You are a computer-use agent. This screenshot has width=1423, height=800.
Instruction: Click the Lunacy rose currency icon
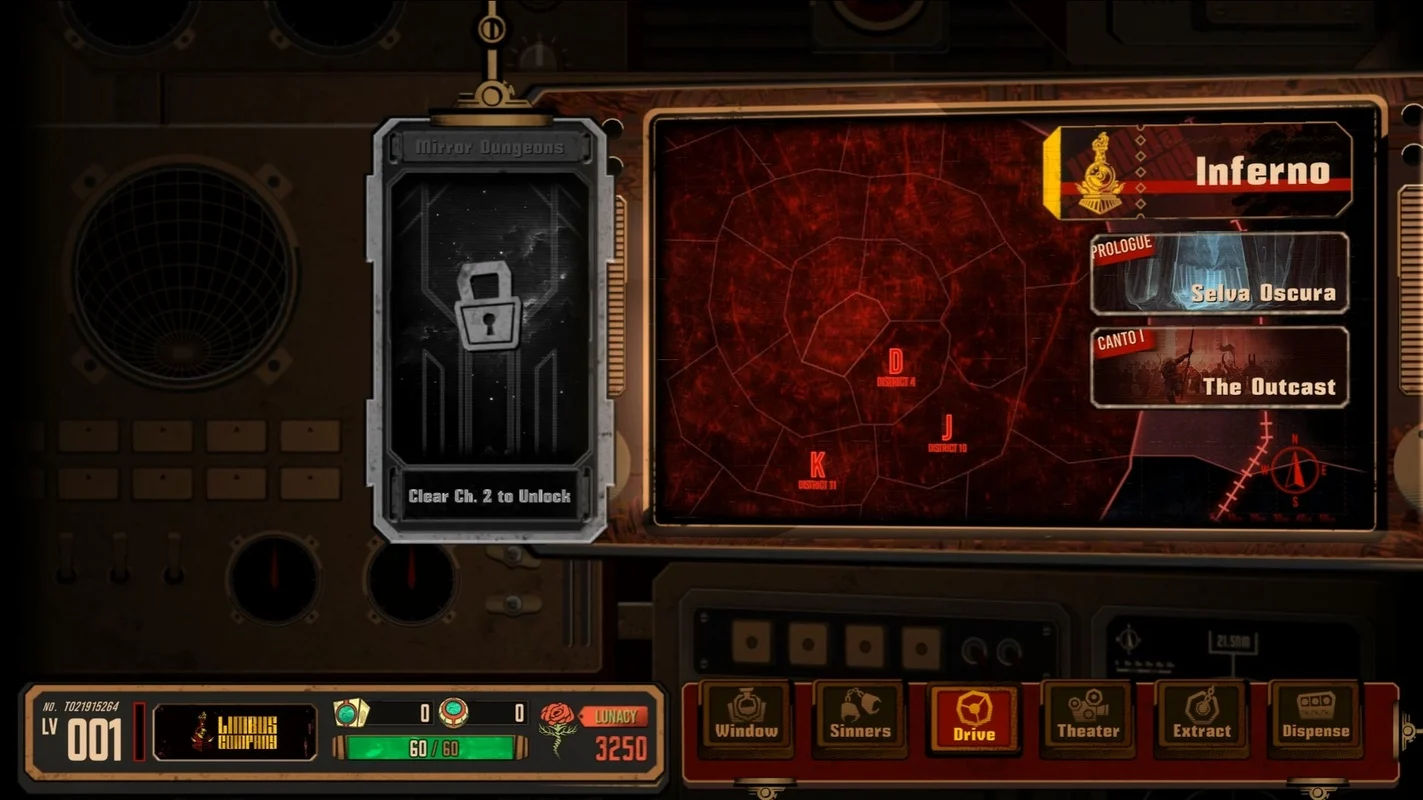pyautogui.click(x=558, y=729)
